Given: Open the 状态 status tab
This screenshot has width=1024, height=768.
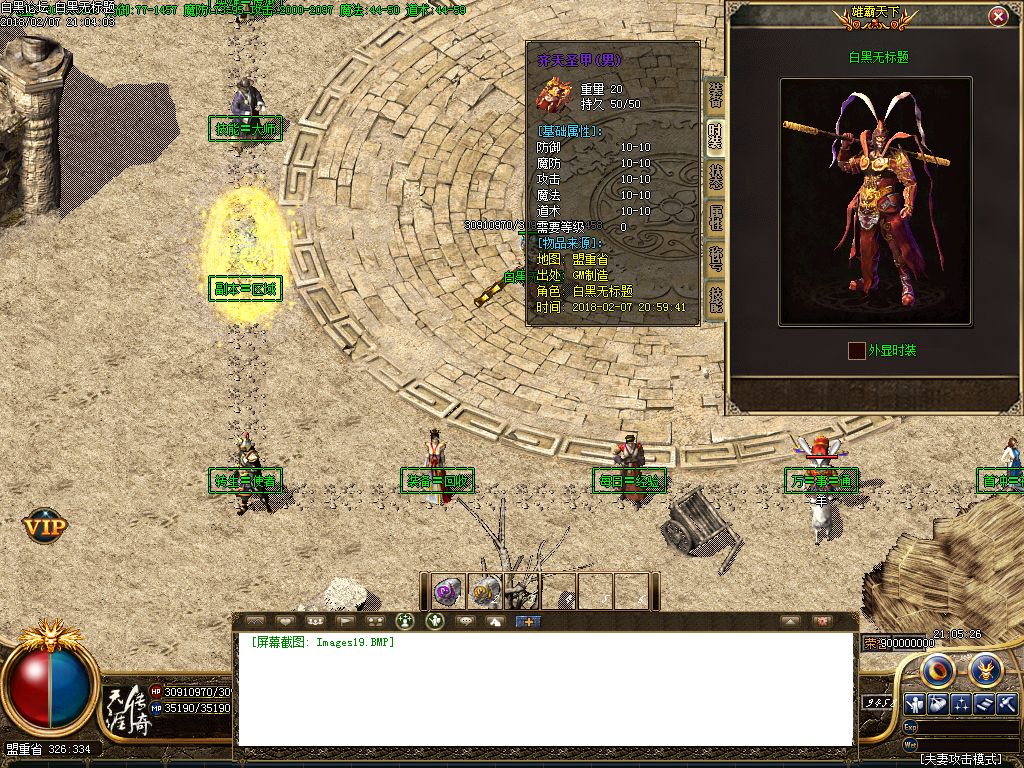Looking at the screenshot, I should click(716, 177).
